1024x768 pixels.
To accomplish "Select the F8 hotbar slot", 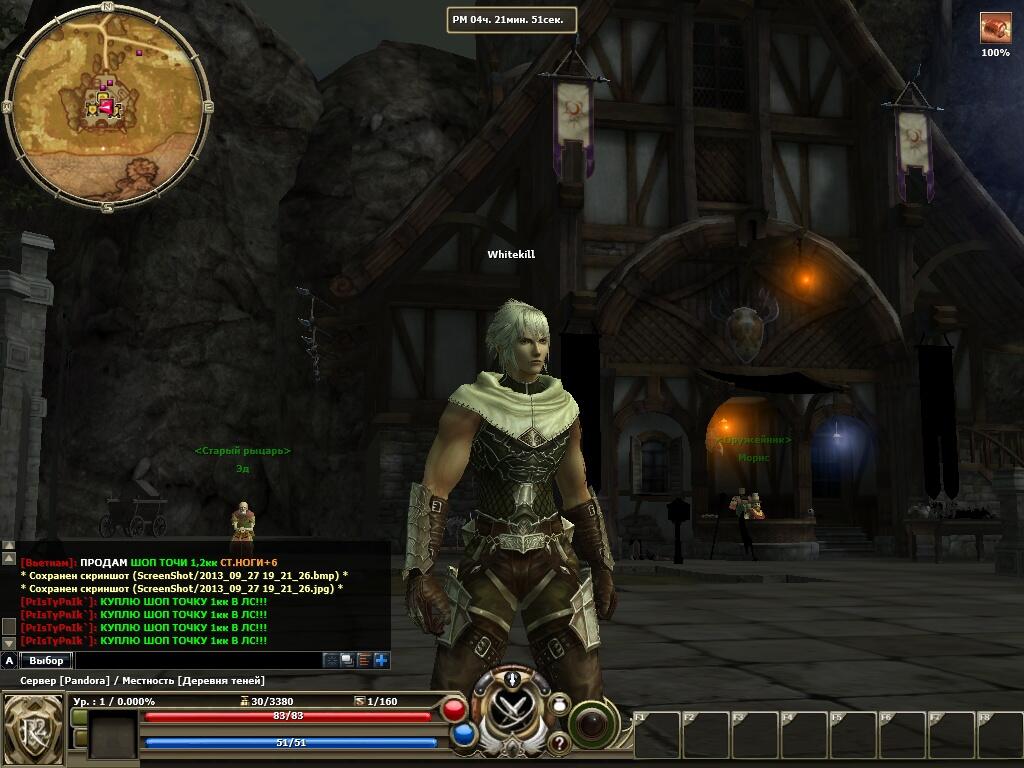I will tap(999, 735).
